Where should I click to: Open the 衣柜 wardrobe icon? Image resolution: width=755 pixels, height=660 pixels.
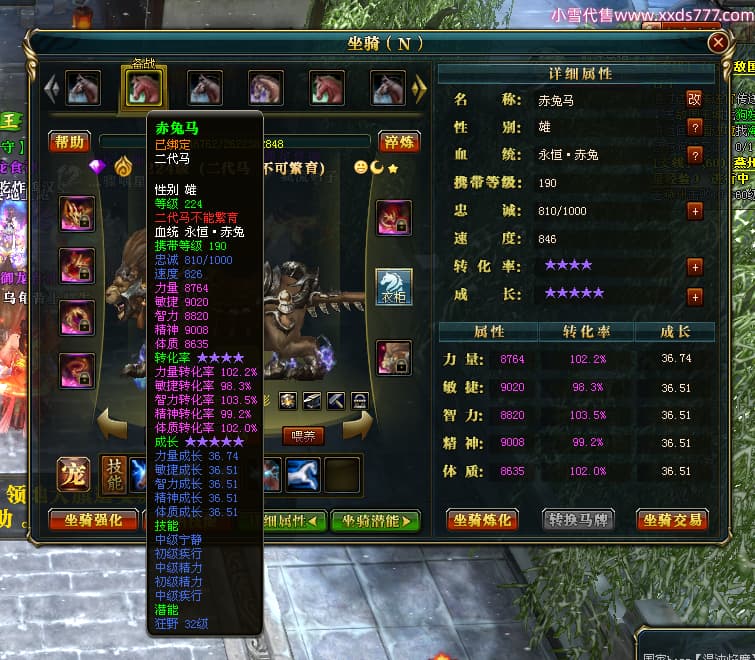[x=394, y=286]
